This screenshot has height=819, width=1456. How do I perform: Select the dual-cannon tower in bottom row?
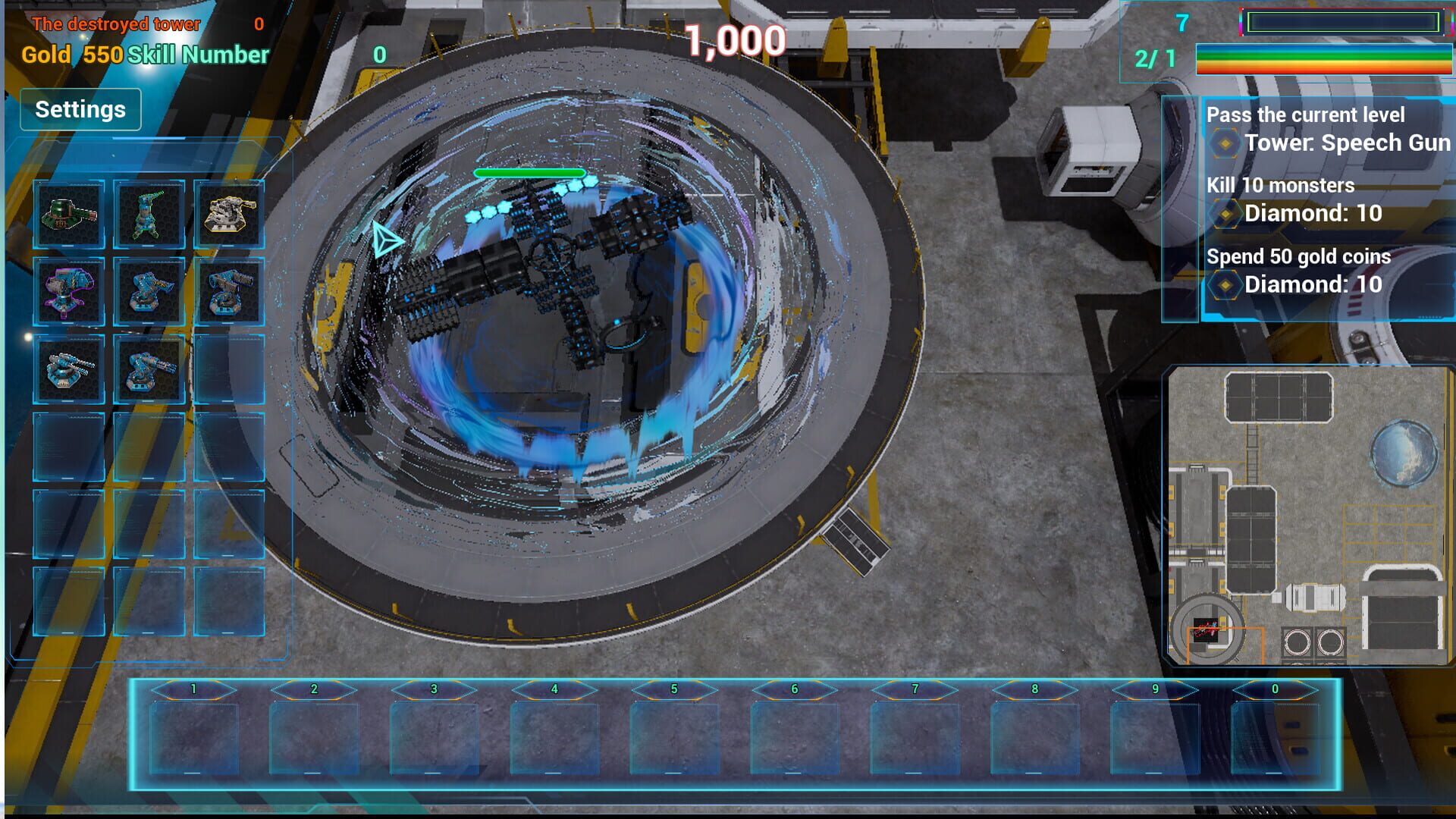tap(68, 370)
